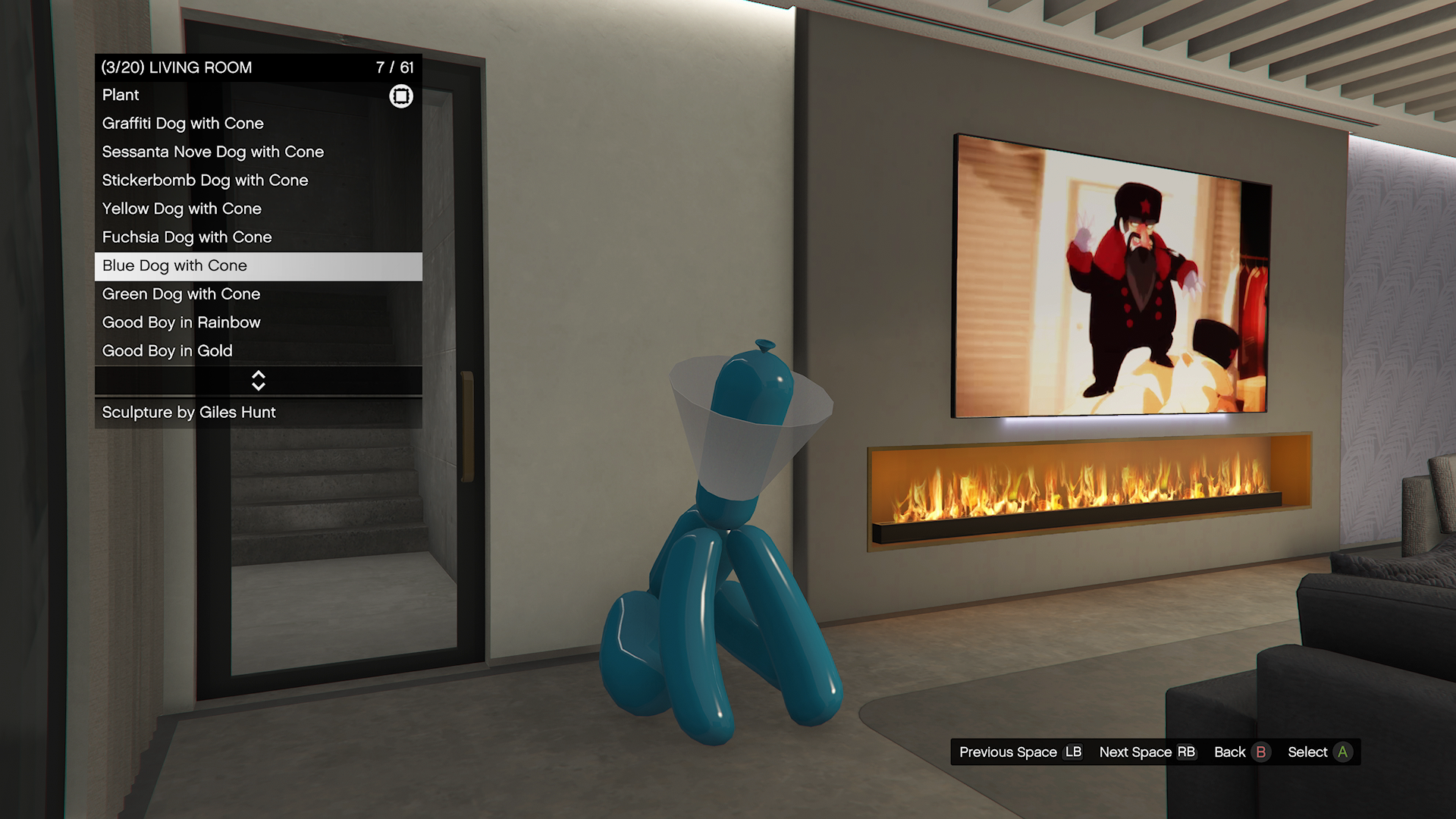Confirm with the Select prompt
The width and height of the screenshot is (1456, 819).
pos(1319,752)
